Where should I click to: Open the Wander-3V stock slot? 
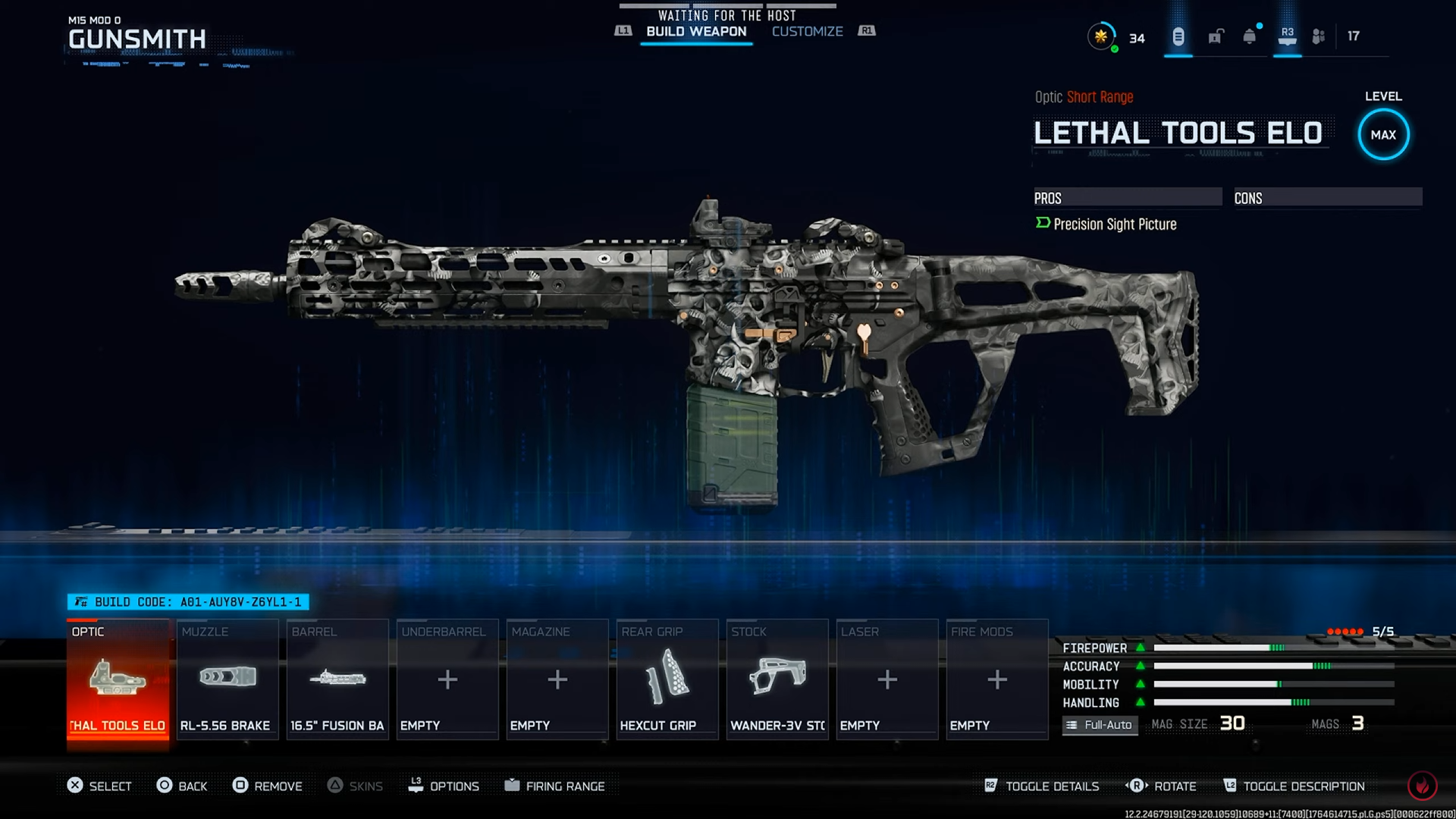[x=777, y=680]
